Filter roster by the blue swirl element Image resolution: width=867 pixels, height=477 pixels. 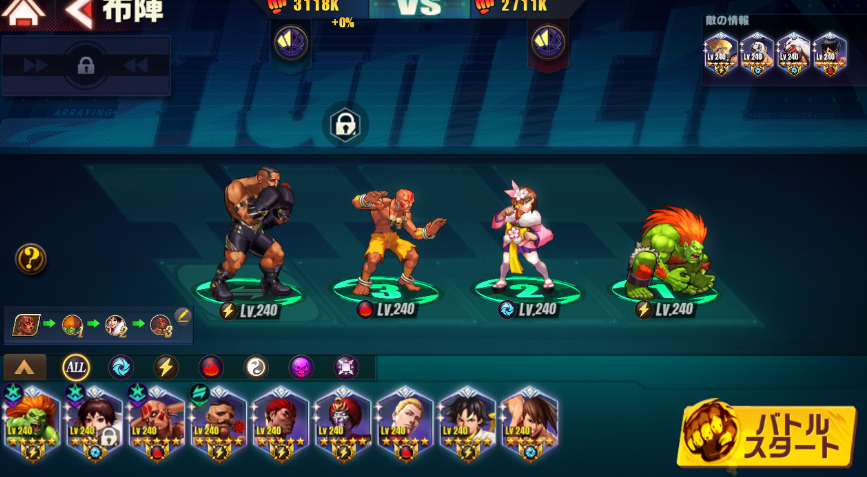point(121,367)
